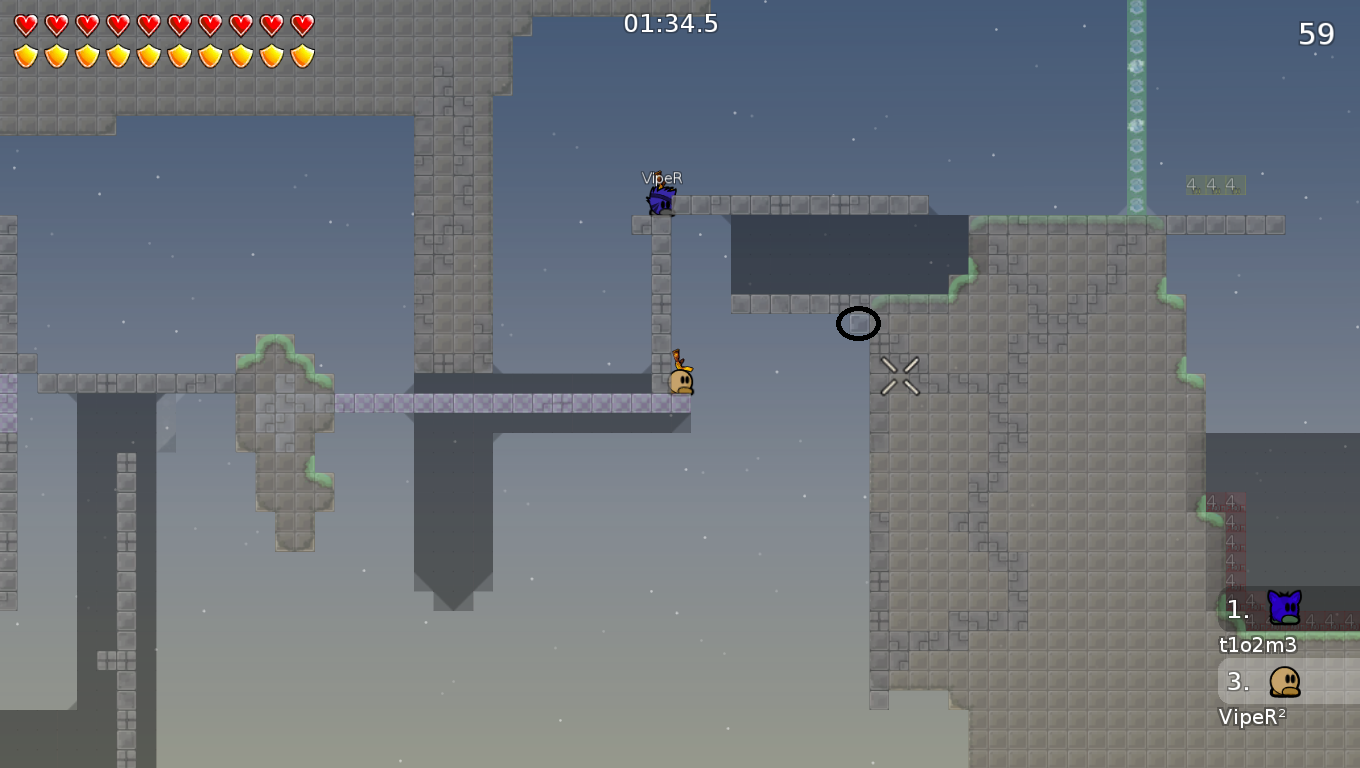Click the orange tee standing on purple platform
This screenshot has height=768, width=1360.
(681, 379)
